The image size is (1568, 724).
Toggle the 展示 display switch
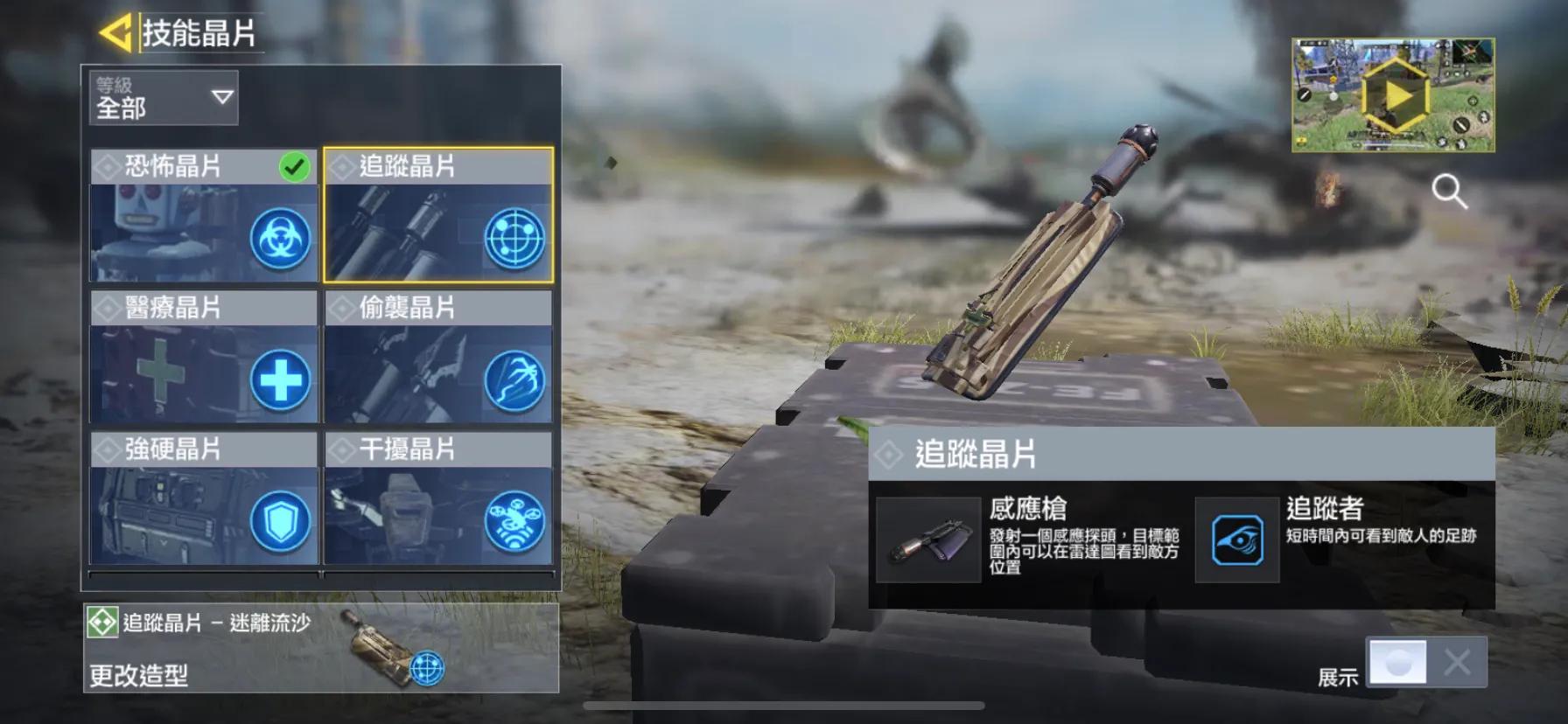pyautogui.click(x=1426, y=662)
